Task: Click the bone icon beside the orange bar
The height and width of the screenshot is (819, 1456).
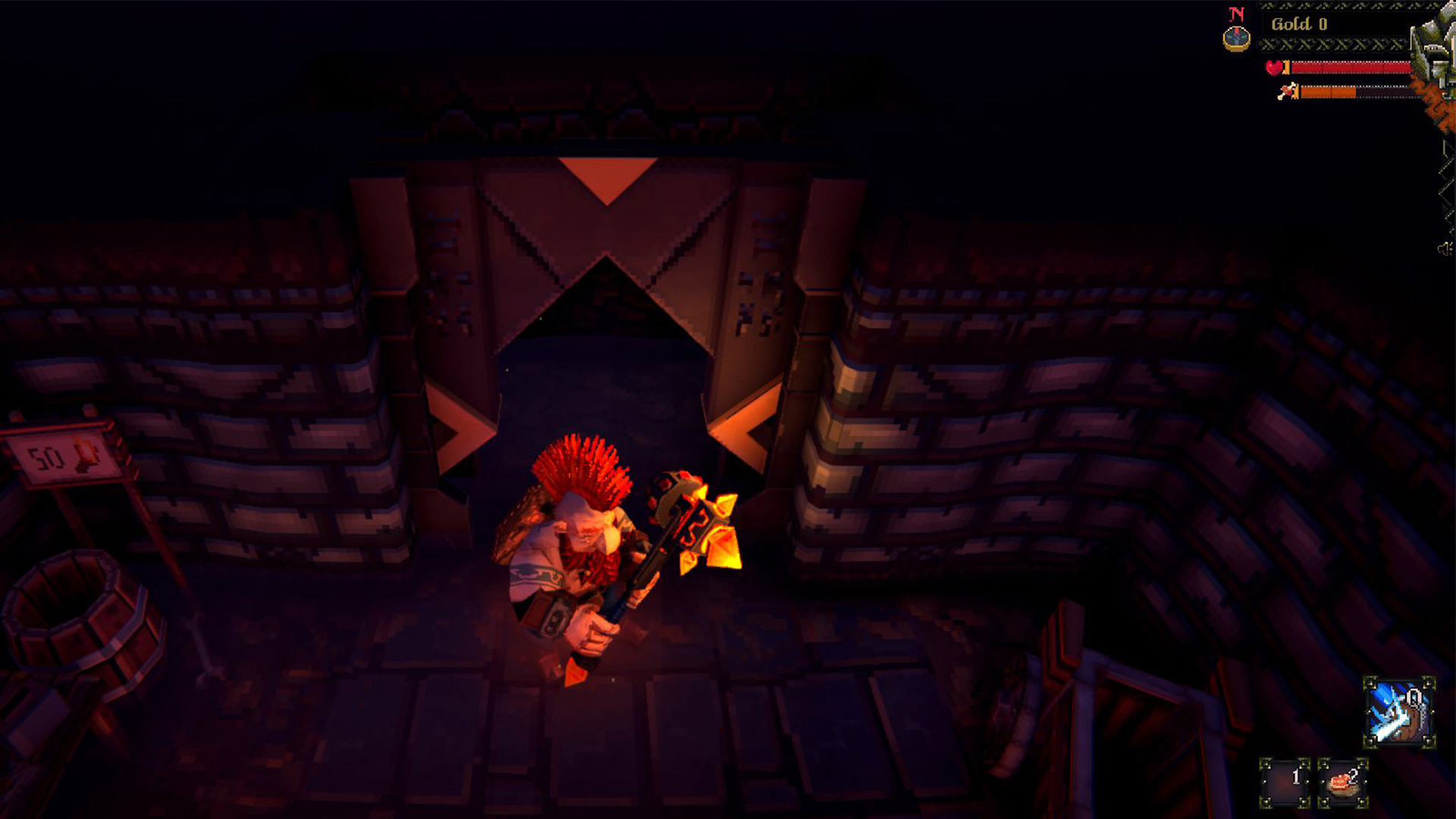Action: 1285,93
